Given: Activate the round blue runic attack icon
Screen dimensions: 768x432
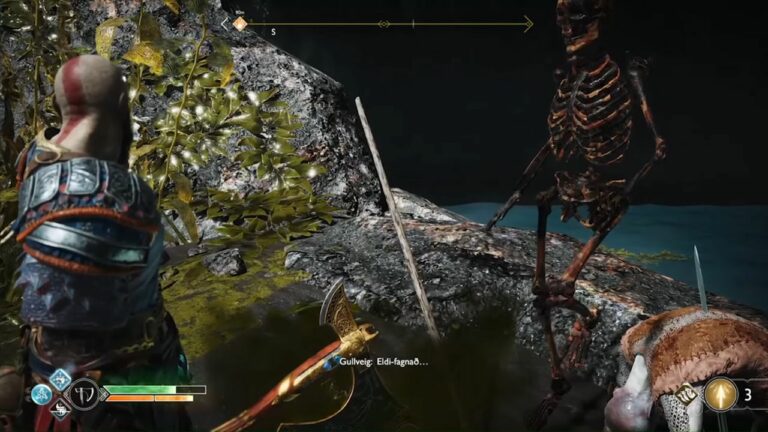Looking at the screenshot, I should [41, 395].
